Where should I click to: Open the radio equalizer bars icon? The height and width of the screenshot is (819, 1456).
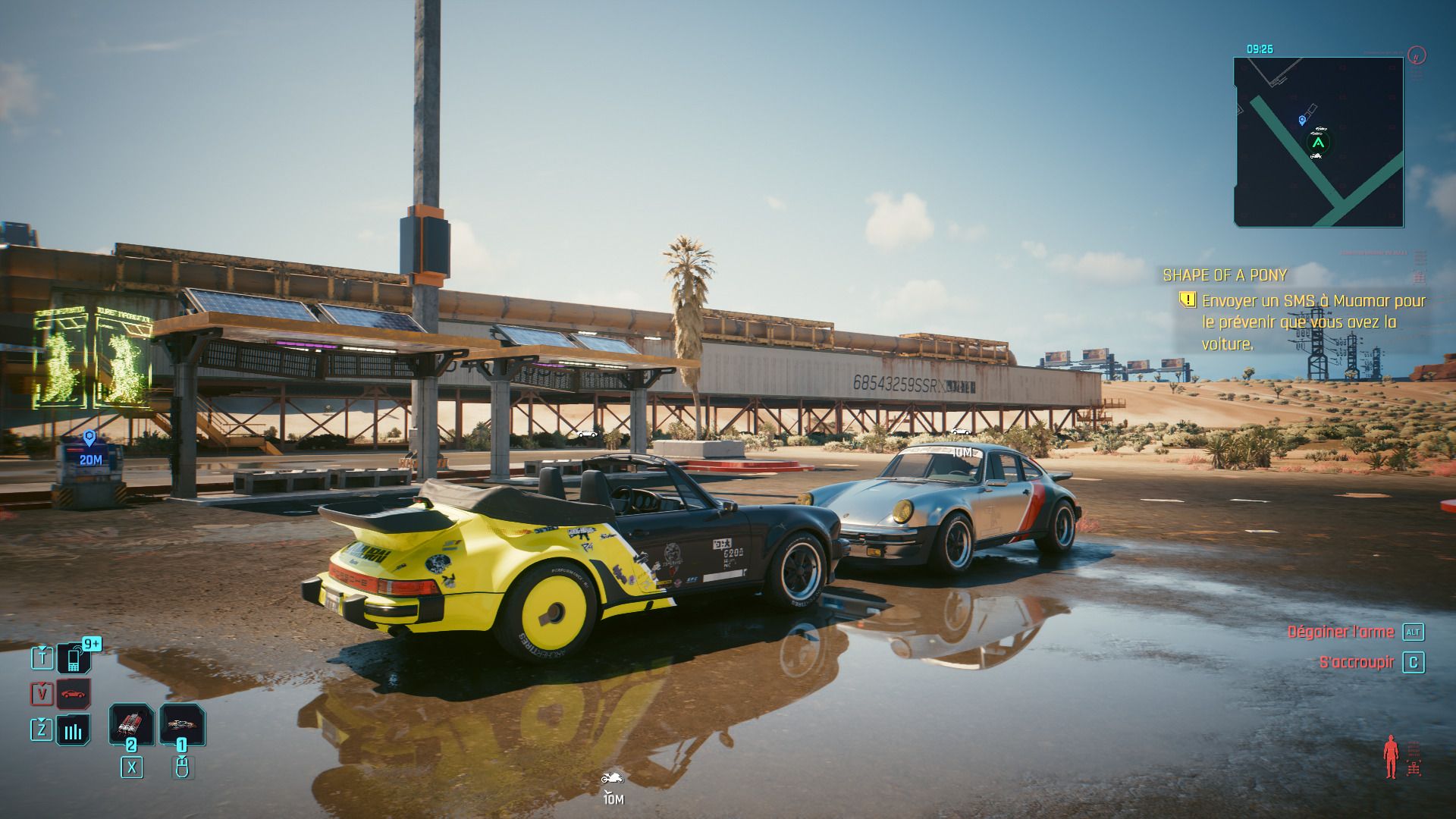point(74,730)
